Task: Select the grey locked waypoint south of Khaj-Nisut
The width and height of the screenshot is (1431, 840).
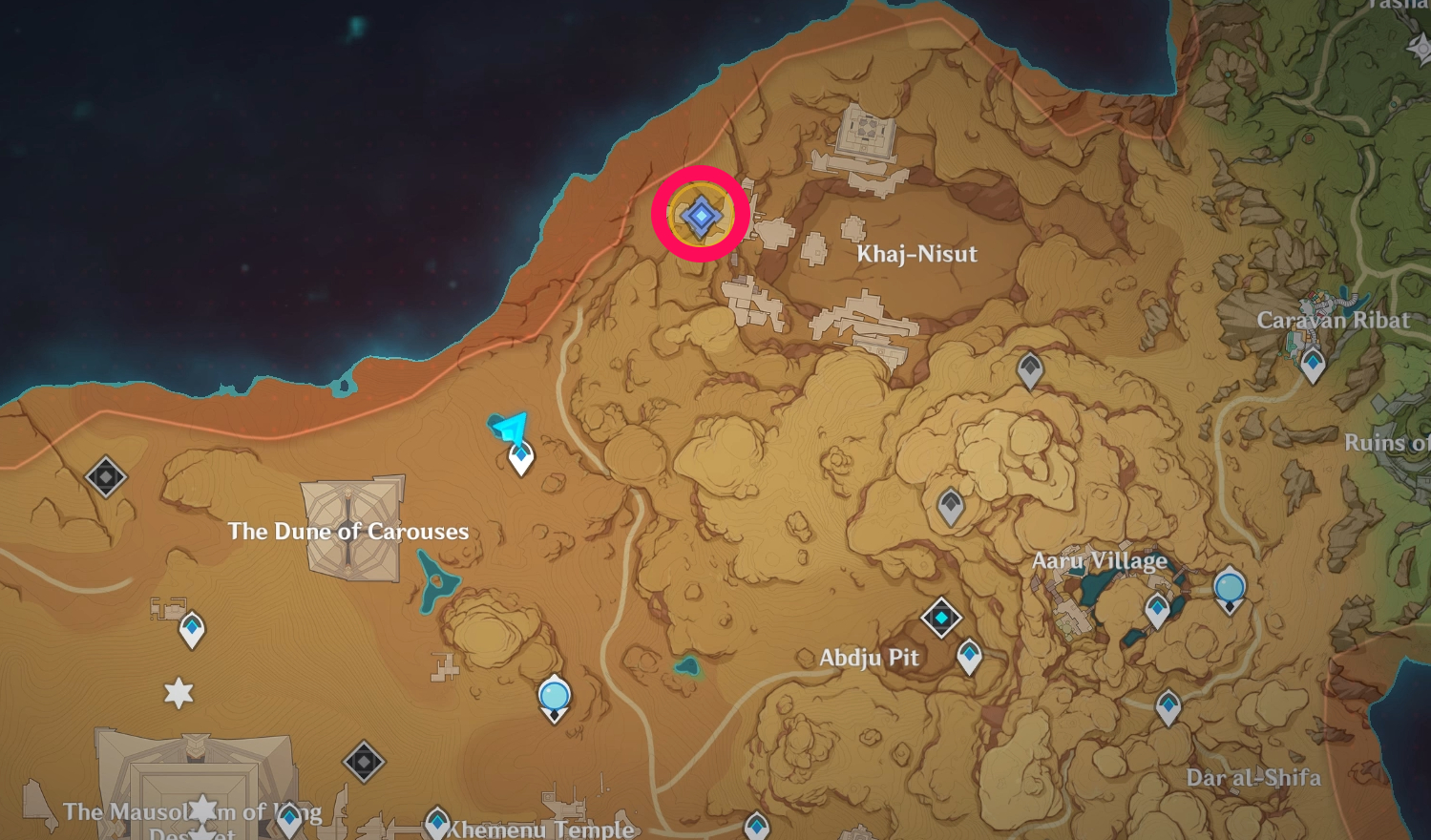Action: tap(1029, 368)
